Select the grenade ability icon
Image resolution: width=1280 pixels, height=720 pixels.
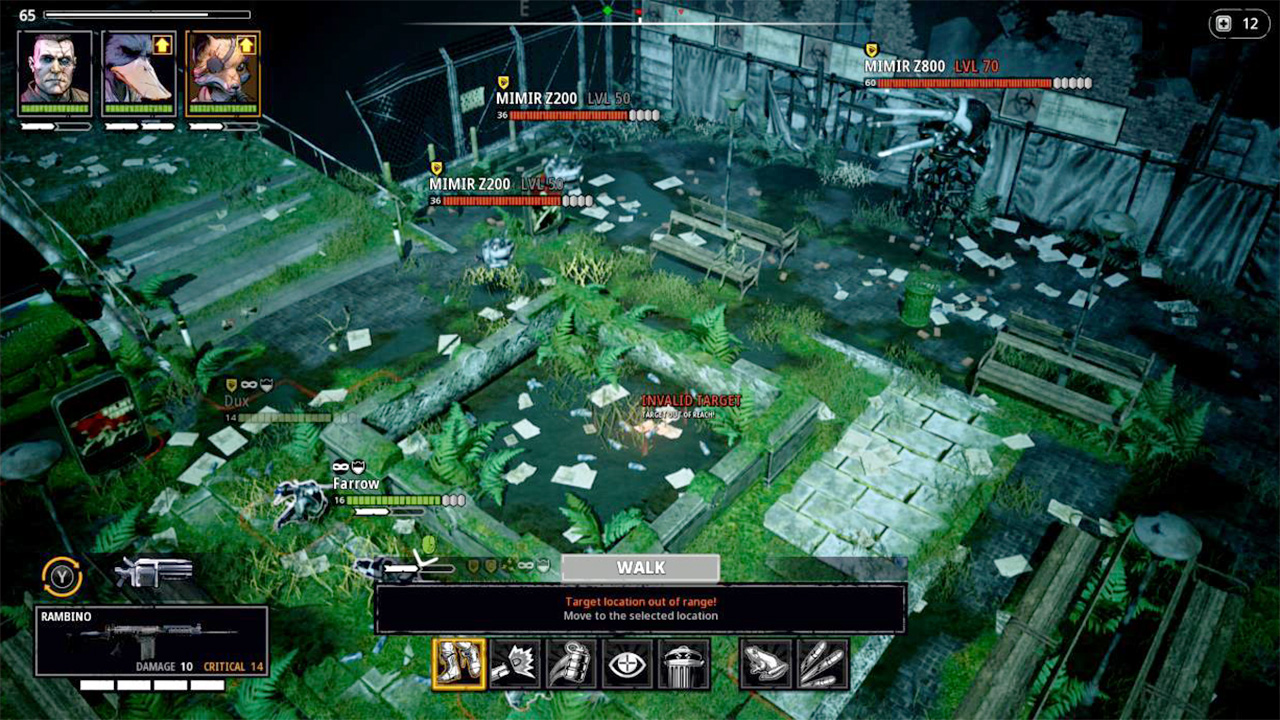click(570, 662)
